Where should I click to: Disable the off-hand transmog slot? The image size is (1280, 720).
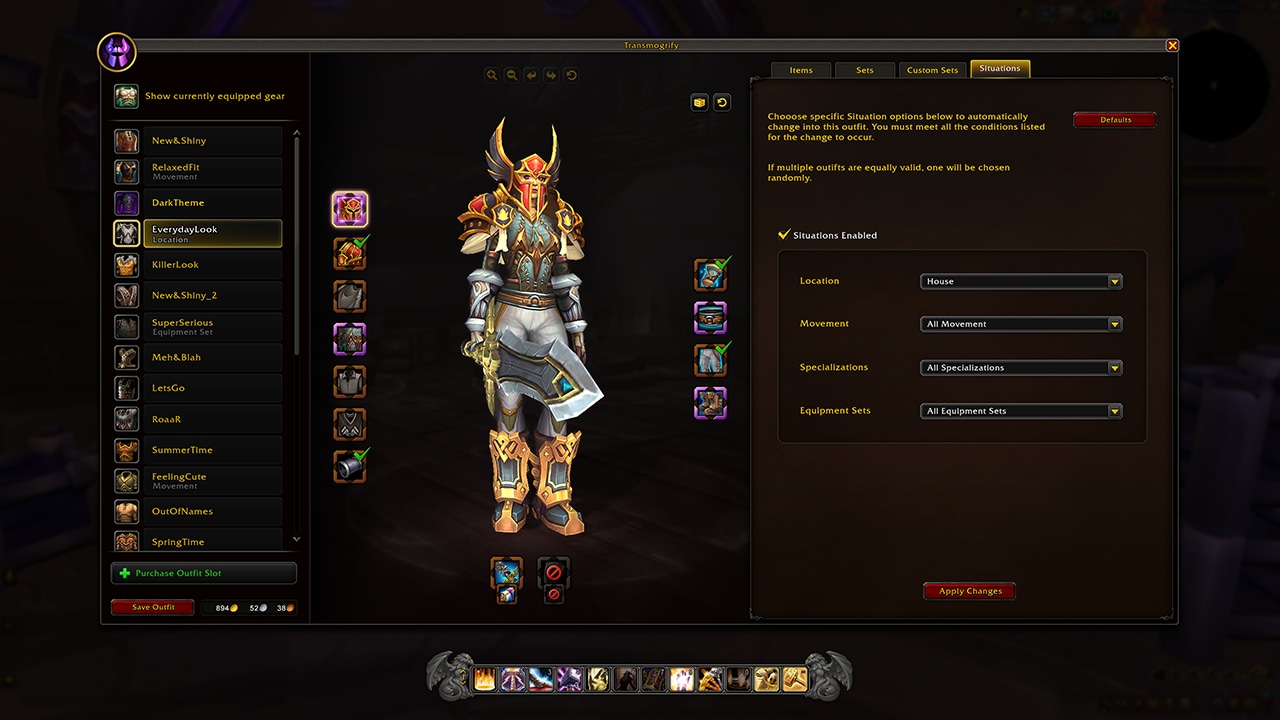click(554, 567)
